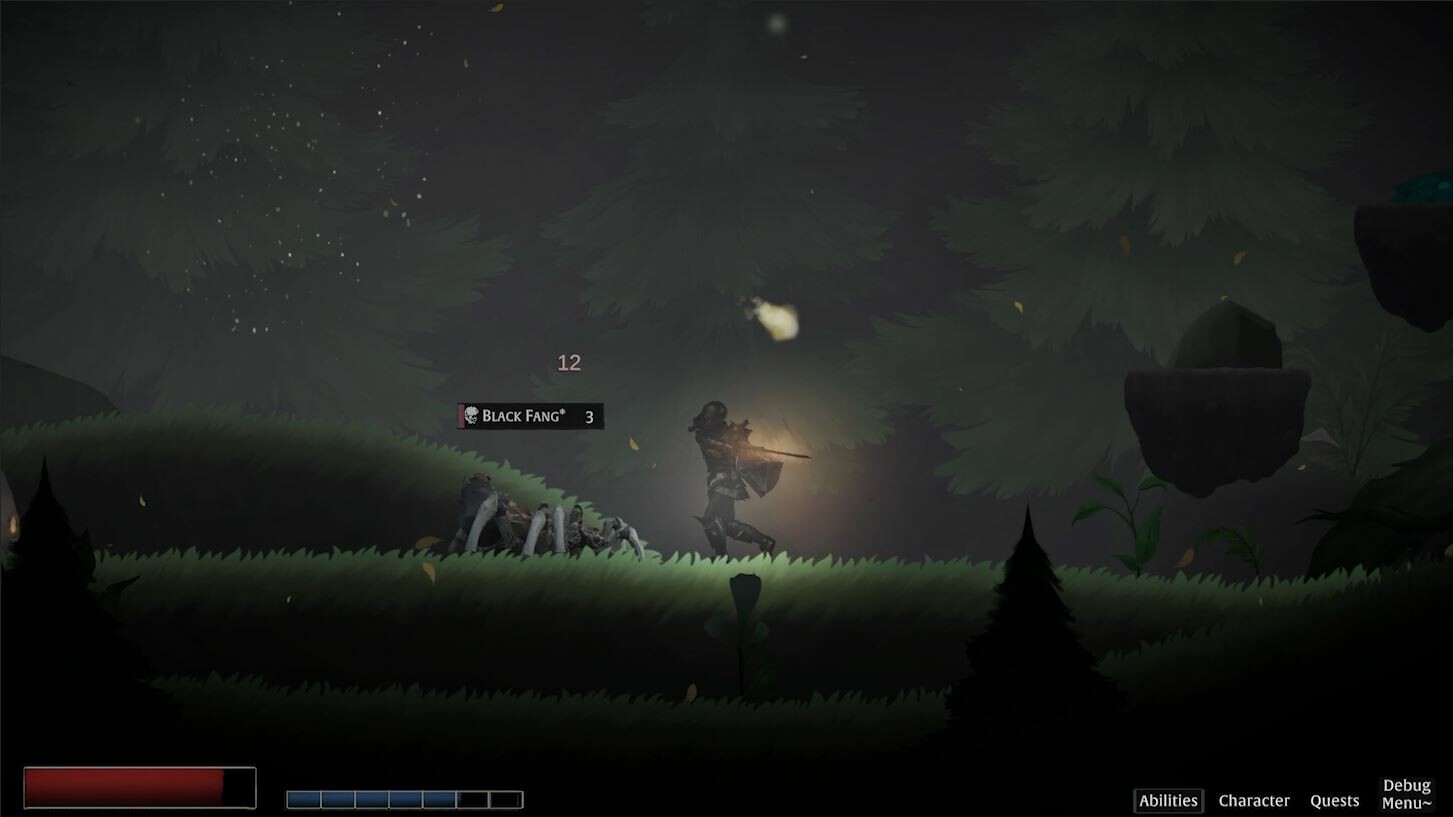1453x817 pixels.
Task: Click the floating damage number 12
Action: tap(568, 362)
